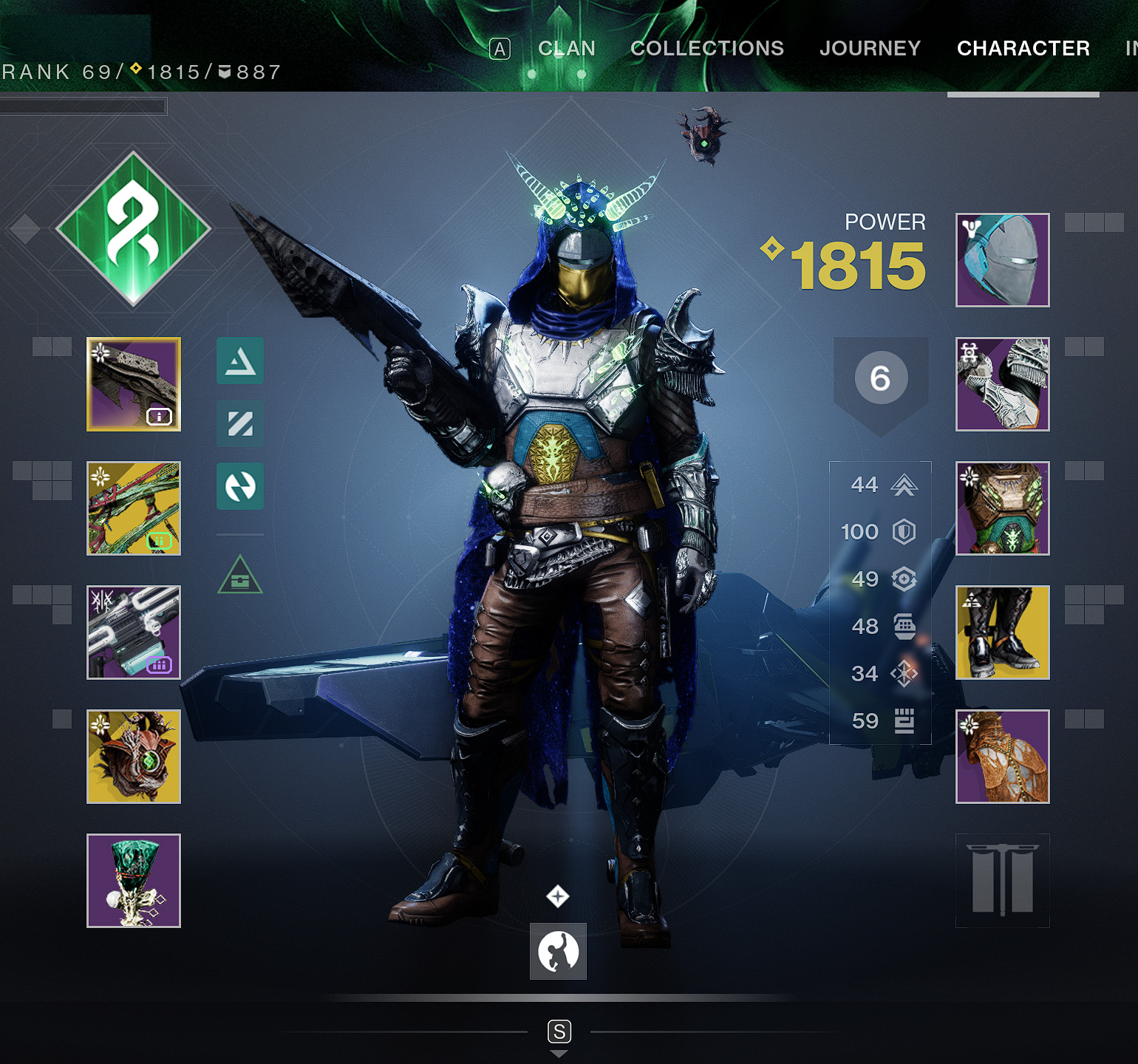Screen dimensions: 1138x1064
Task: Expand the artifact bonus power badge showing 6
Action: pos(879,377)
